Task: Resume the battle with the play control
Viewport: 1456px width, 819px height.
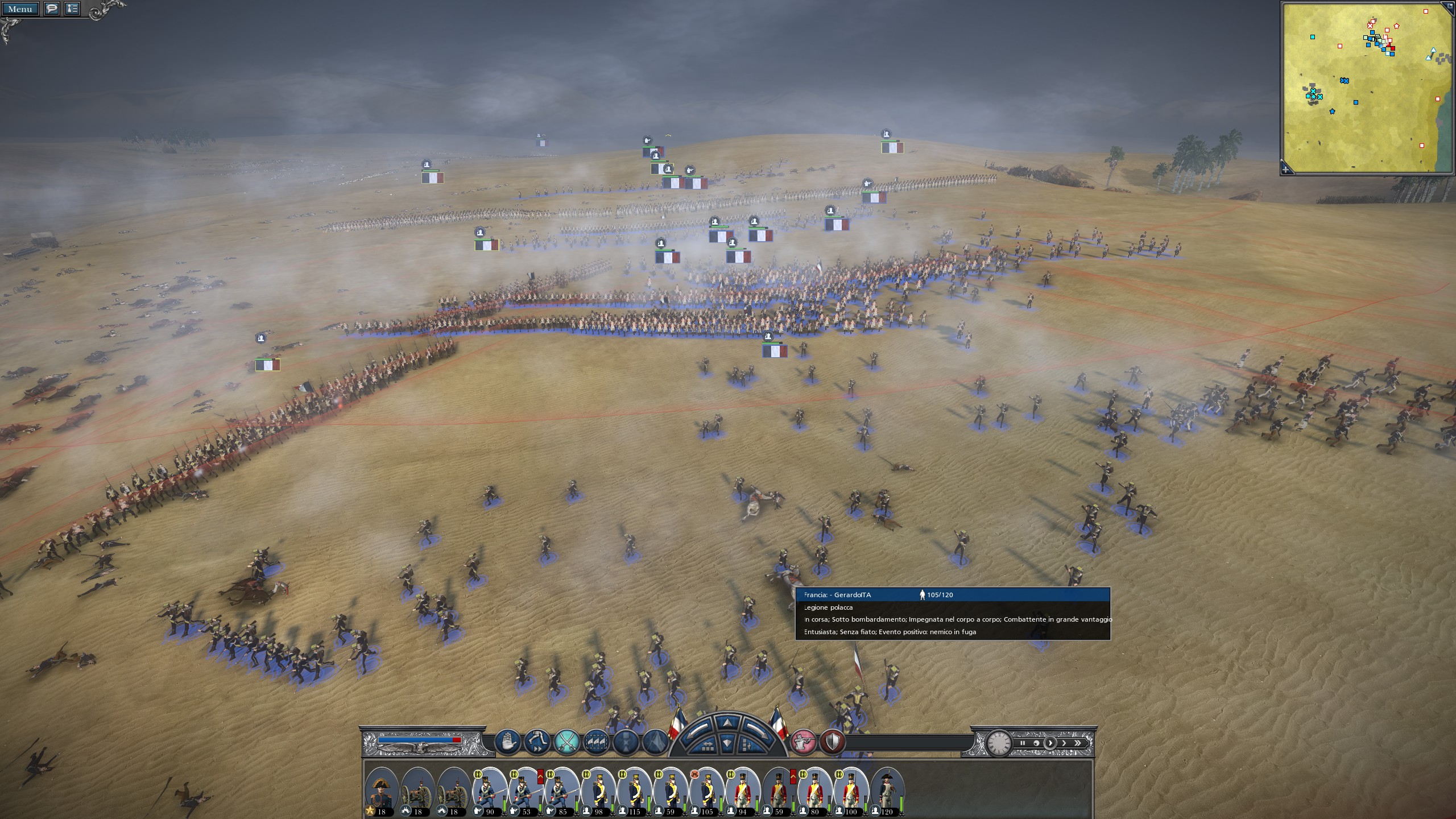Action: click(1051, 743)
